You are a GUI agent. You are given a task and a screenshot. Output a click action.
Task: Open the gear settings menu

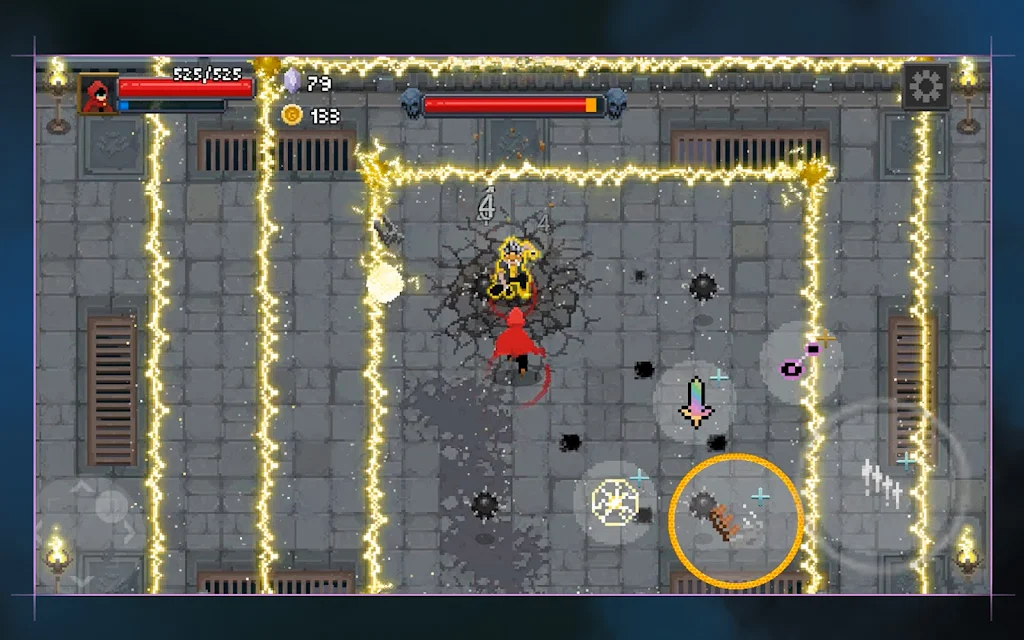926,88
